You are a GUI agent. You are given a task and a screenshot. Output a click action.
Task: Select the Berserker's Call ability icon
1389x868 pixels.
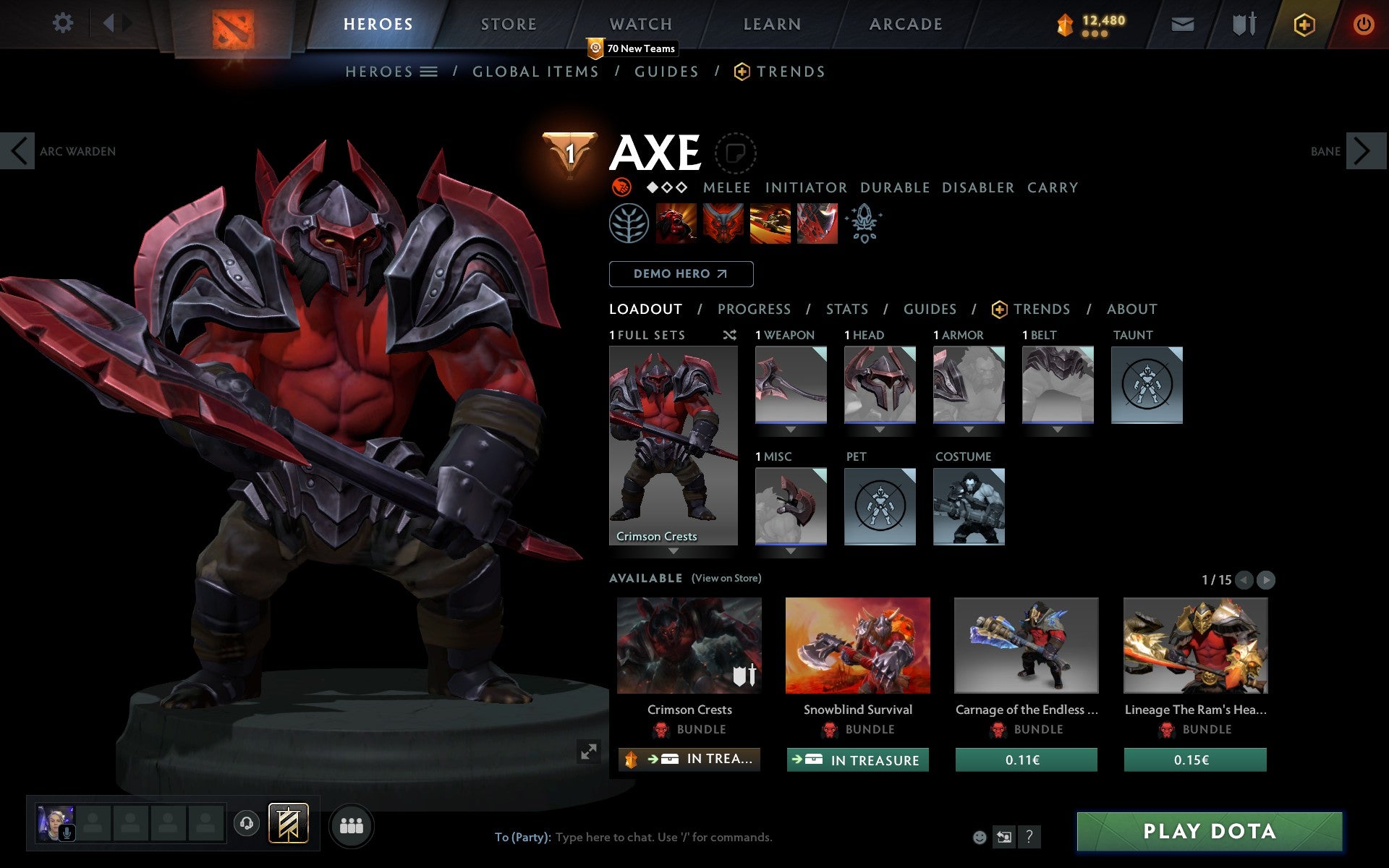pyautogui.click(x=674, y=224)
